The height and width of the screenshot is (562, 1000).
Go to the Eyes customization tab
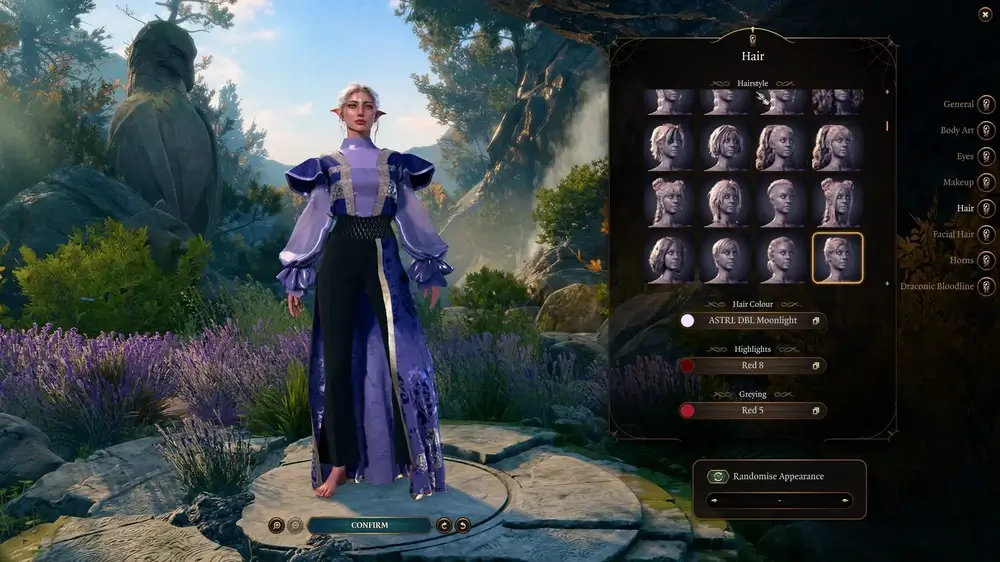[986, 156]
